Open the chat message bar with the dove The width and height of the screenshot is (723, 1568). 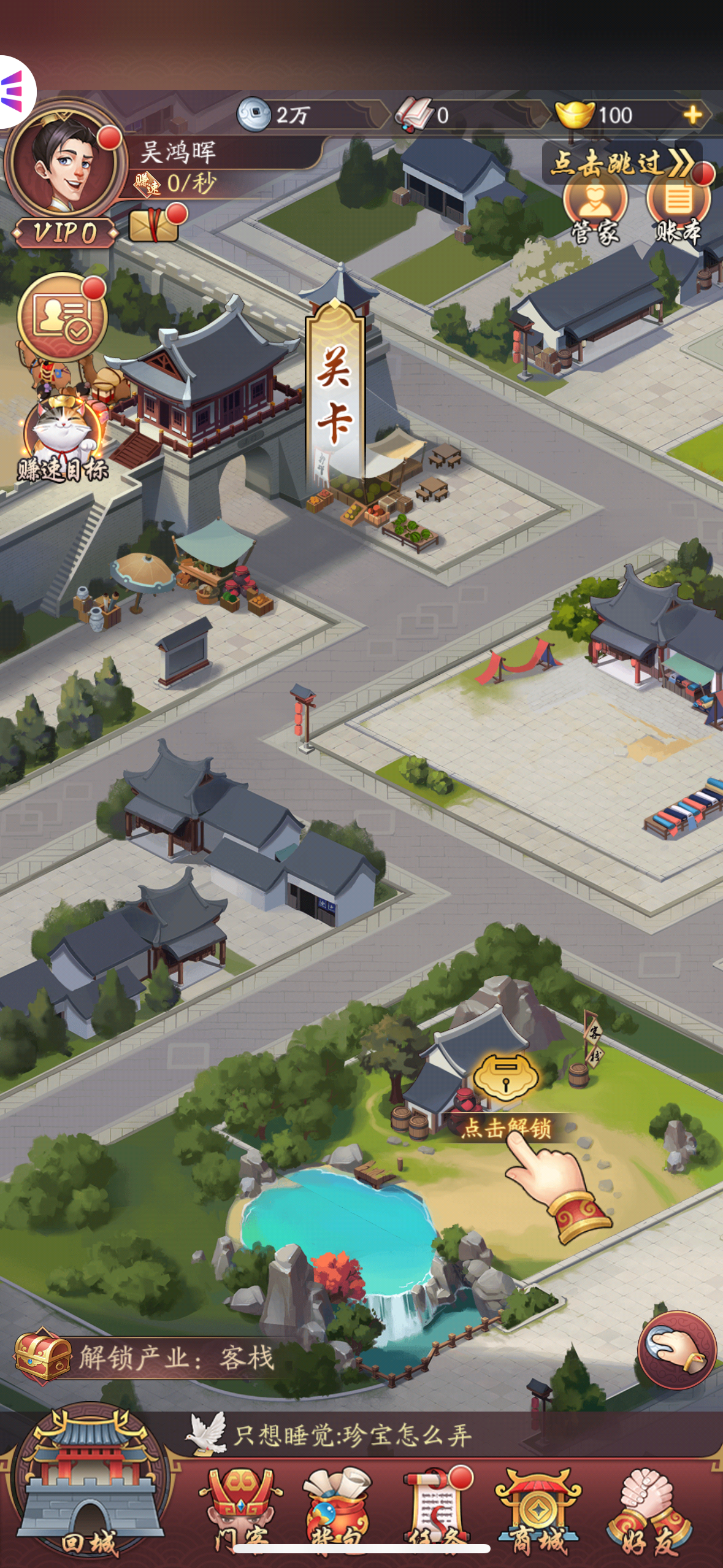pyautogui.click(x=429, y=1435)
